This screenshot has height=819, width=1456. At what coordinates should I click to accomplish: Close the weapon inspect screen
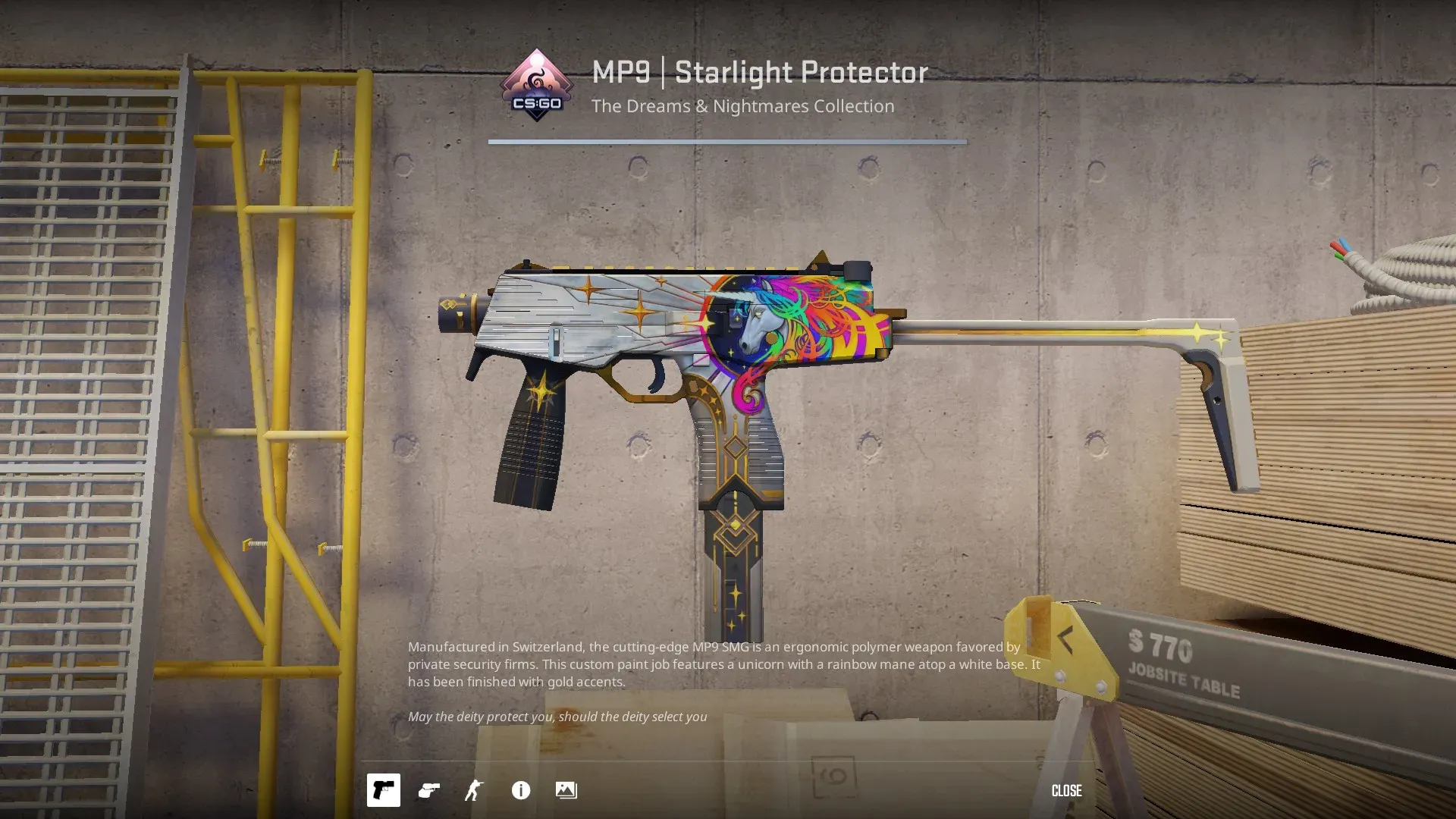1066,790
